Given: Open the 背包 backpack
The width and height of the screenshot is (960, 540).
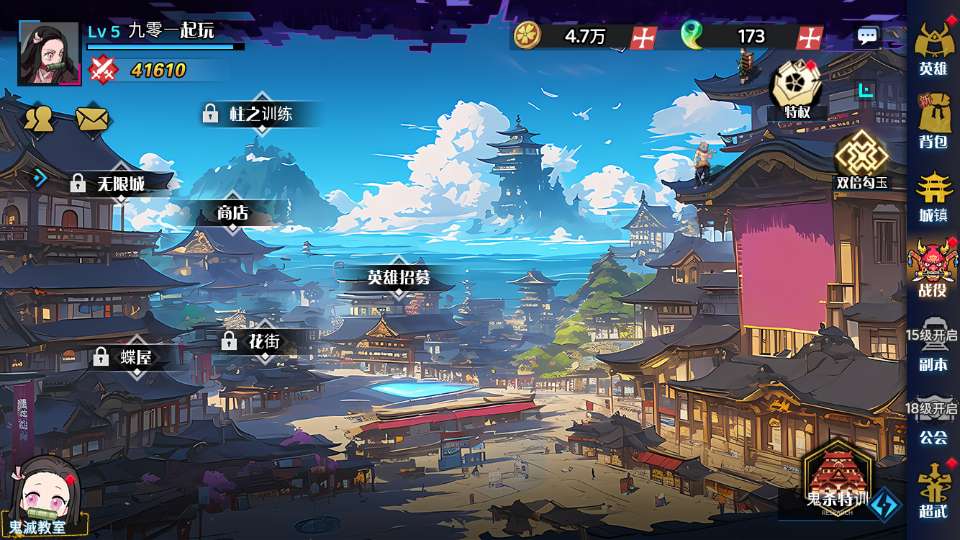Looking at the screenshot, I should coord(933,120).
